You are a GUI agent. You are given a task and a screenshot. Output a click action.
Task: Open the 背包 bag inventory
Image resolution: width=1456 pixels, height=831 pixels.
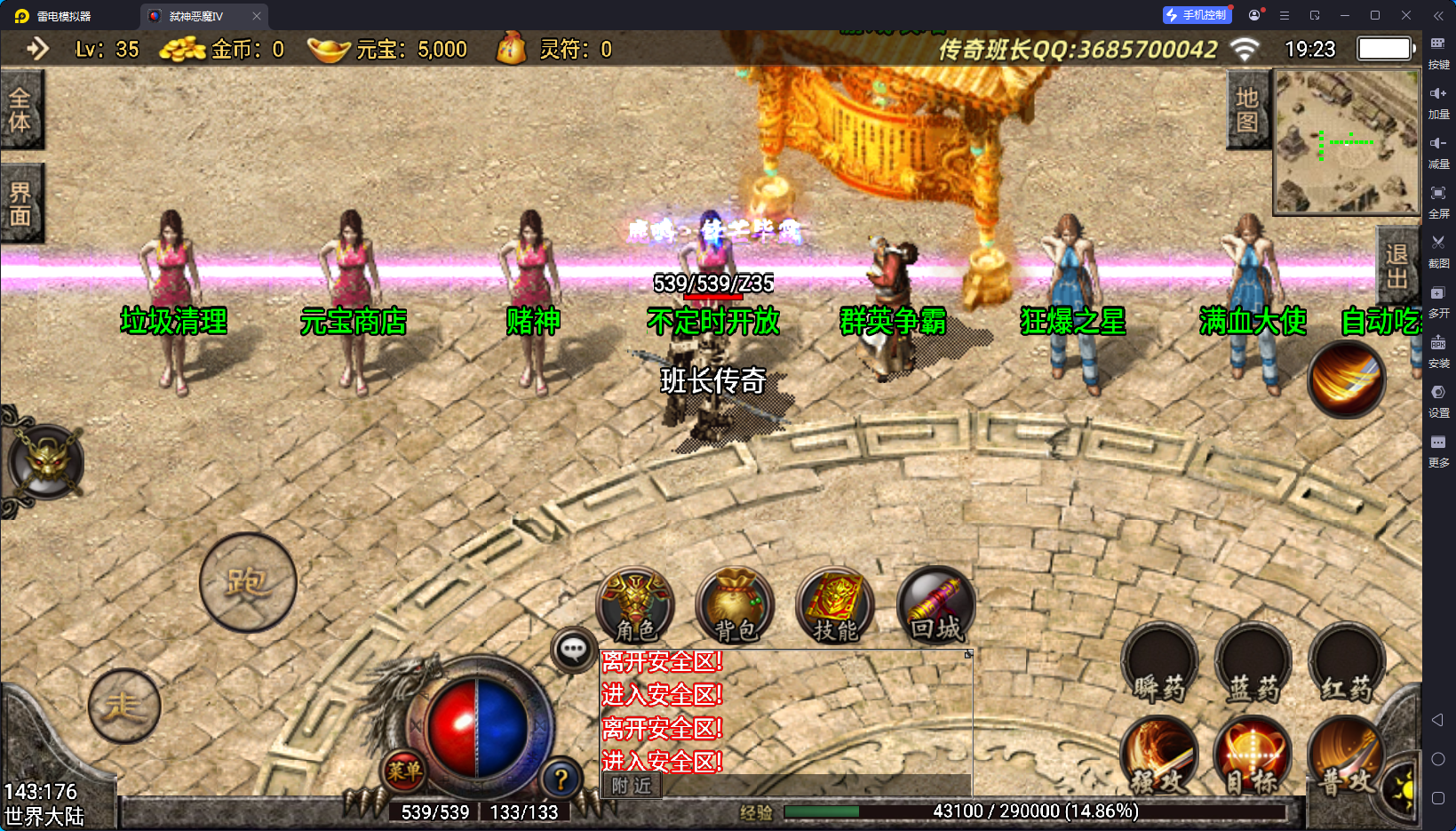click(735, 605)
